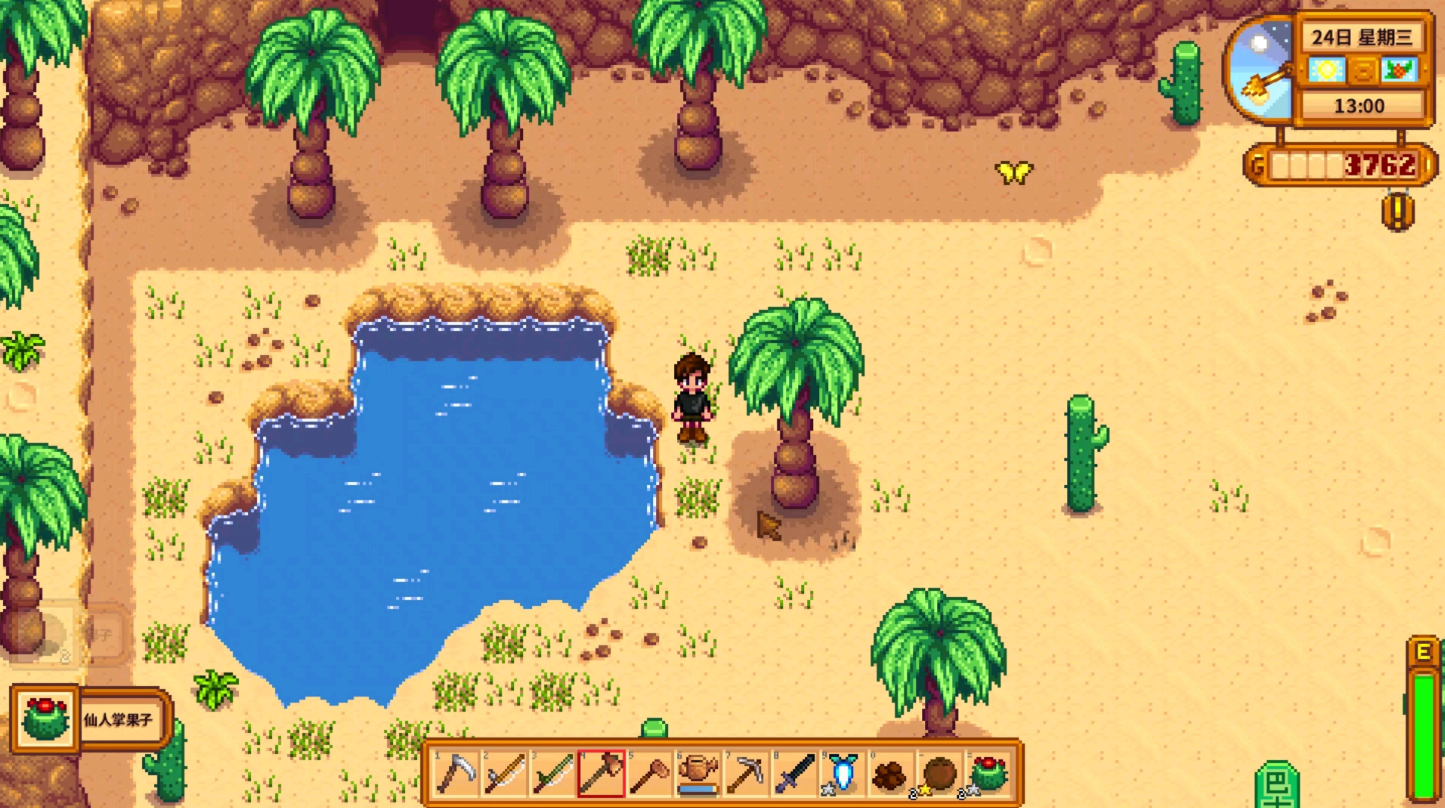The image size is (1445, 808).
Task: Select the coconut in the hotbar
Action: [940, 773]
